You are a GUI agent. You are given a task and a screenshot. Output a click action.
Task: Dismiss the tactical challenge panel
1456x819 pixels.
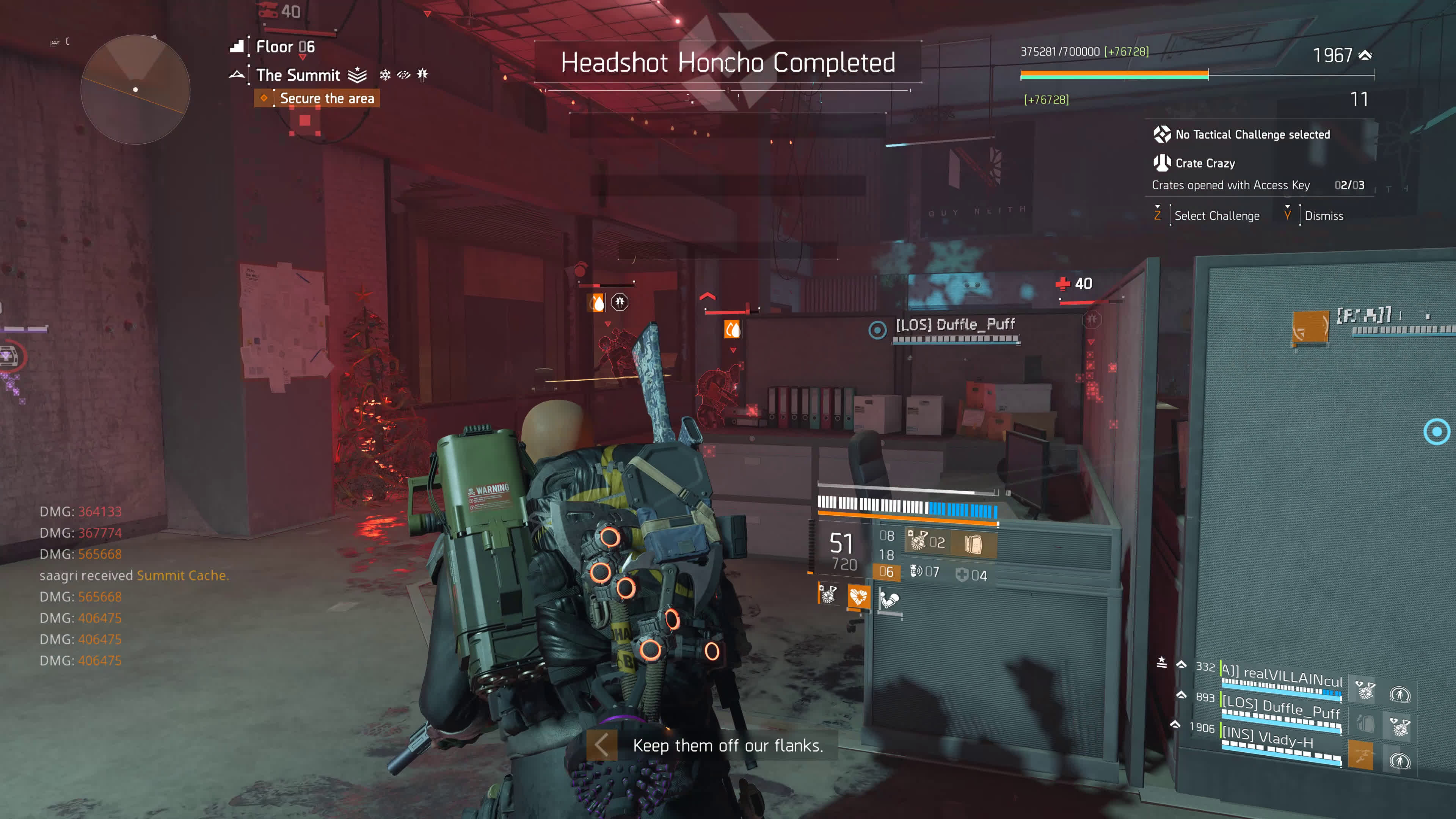coord(1323,216)
